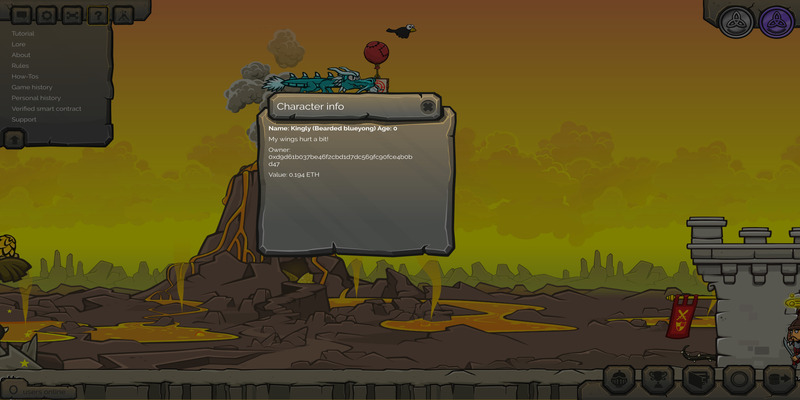Screen dimensions: 800x400
Task: Select Lore from the help menu
Action: 18,44
